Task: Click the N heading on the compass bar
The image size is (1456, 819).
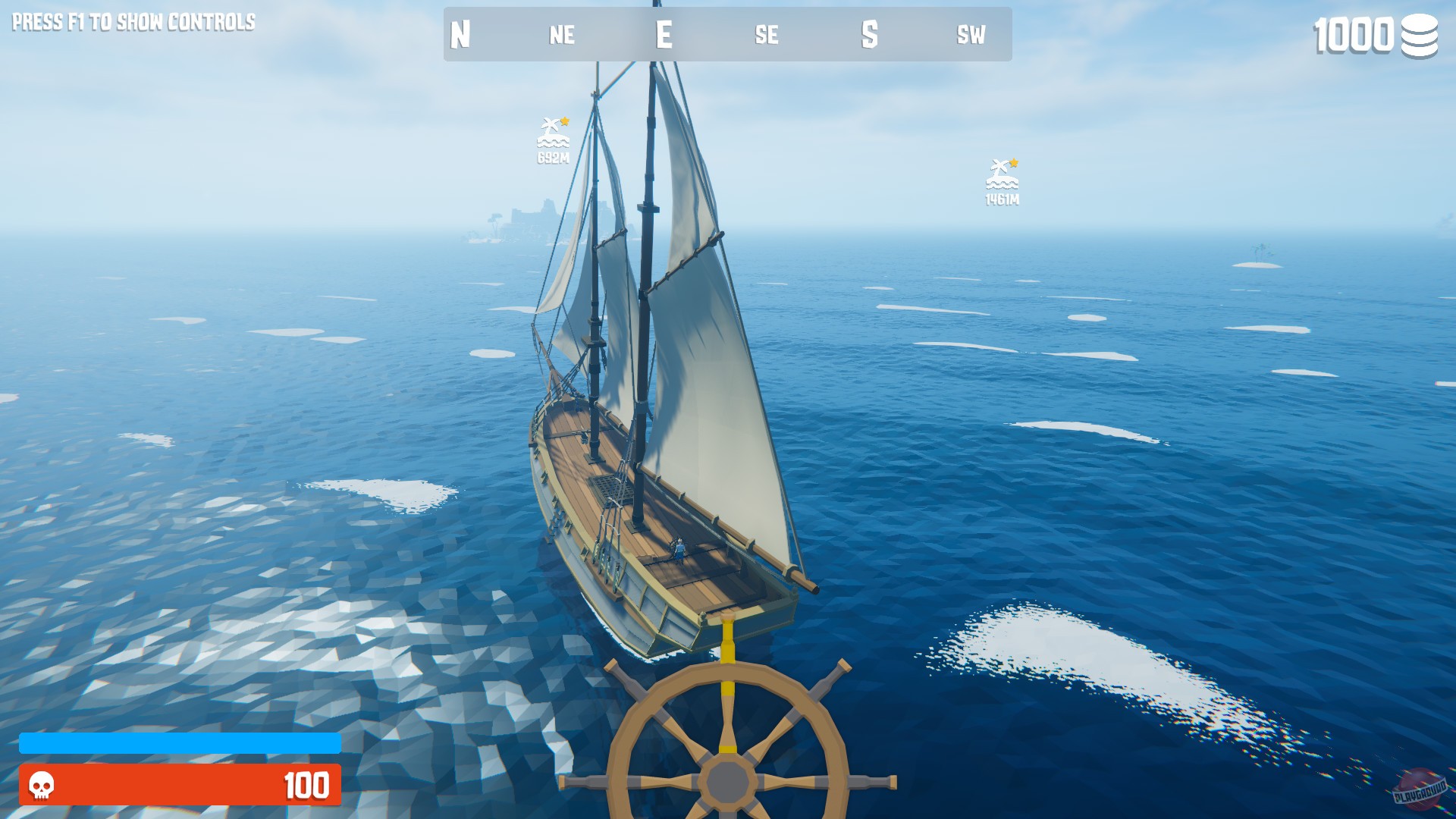Action: coord(459,34)
